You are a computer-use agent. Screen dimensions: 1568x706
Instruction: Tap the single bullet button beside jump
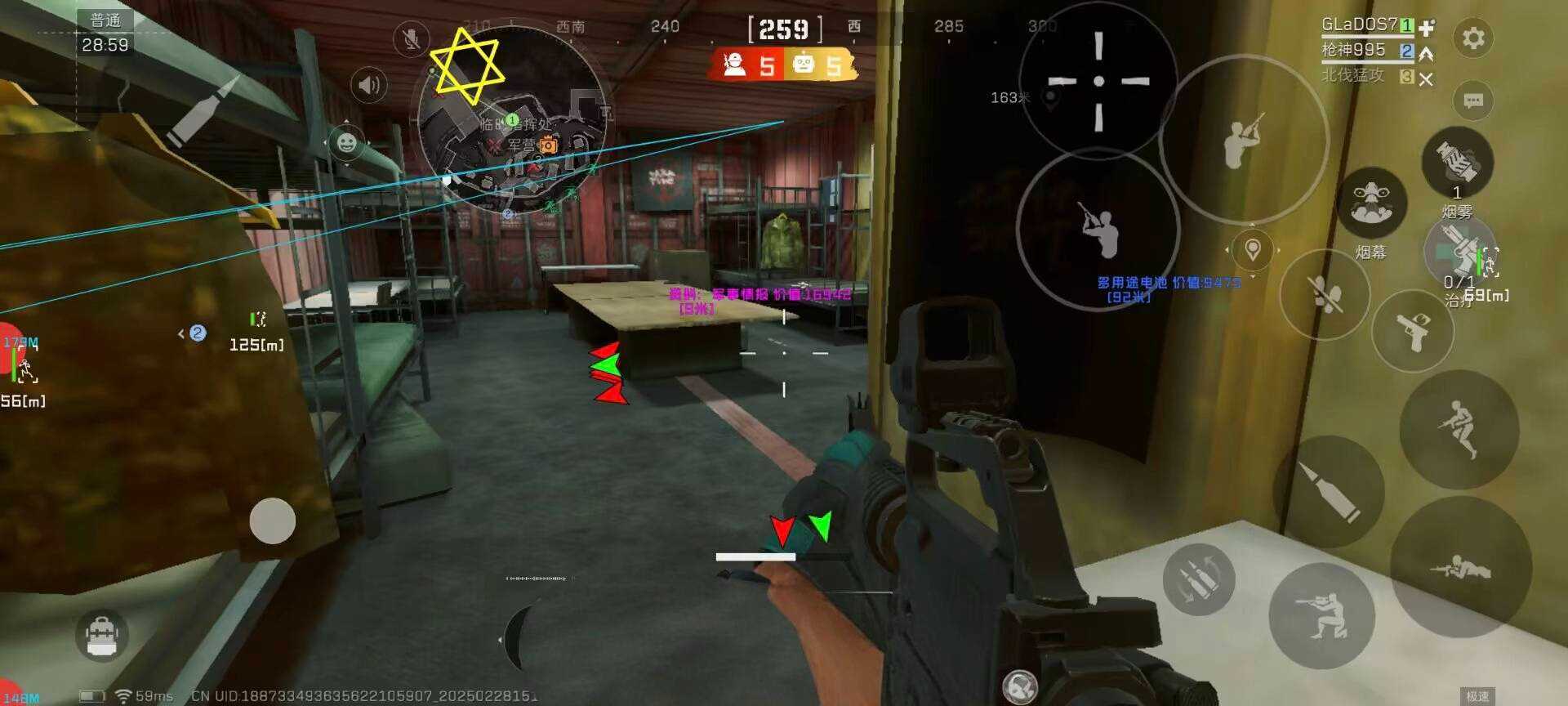pos(1329,490)
